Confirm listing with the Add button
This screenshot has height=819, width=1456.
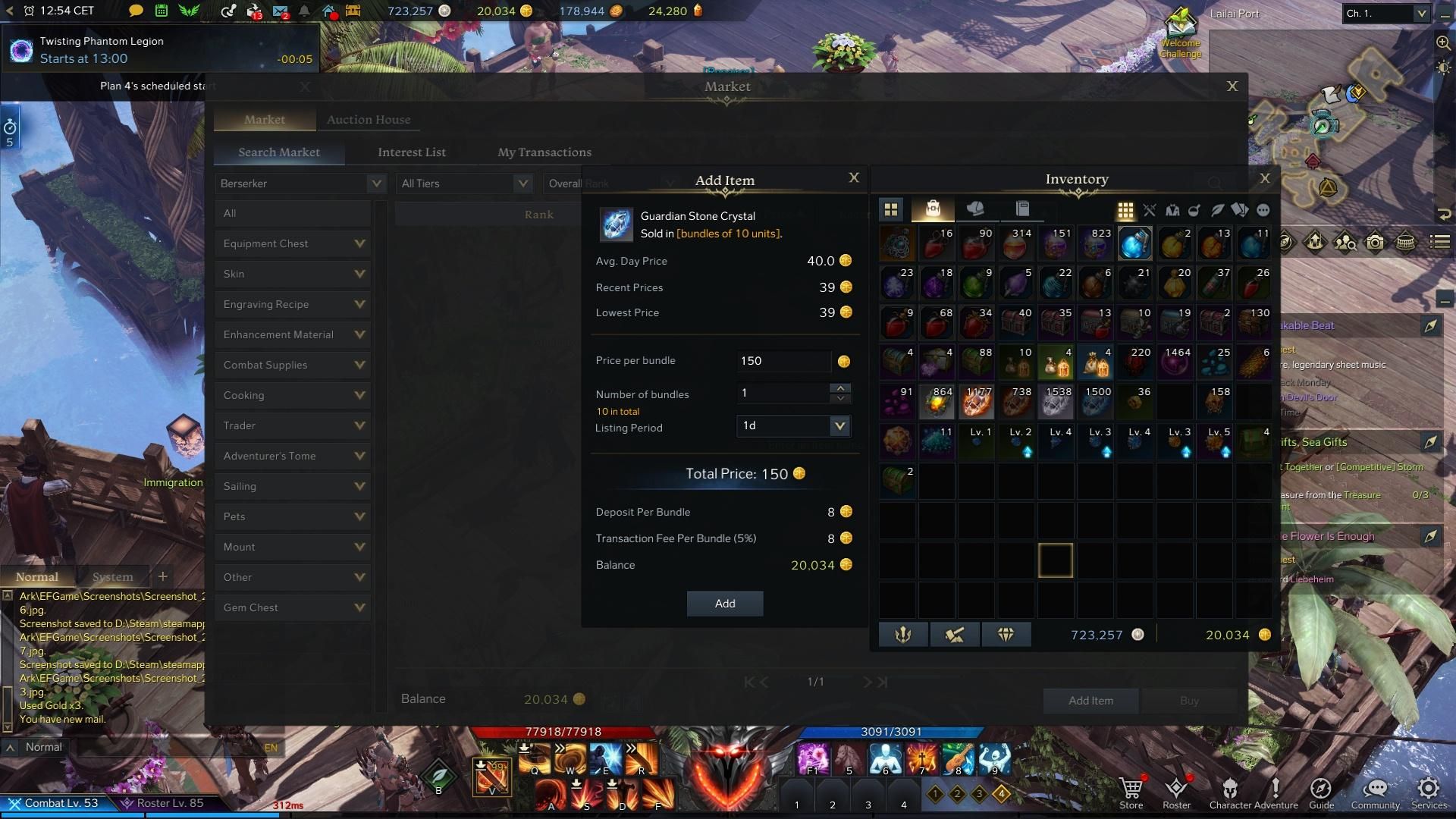[x=724, y=604]
